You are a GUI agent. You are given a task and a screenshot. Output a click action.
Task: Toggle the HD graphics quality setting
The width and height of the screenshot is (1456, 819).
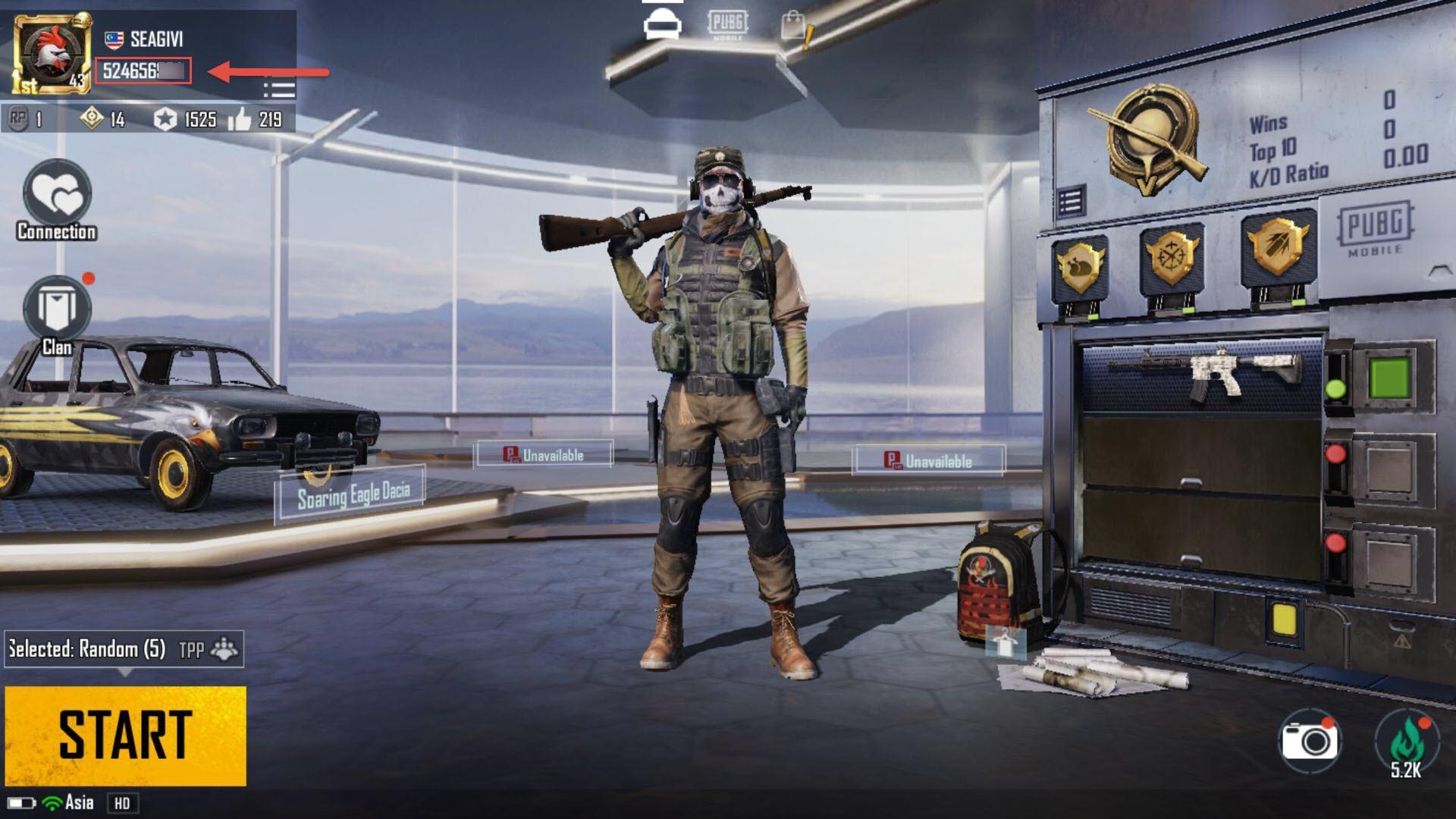pos(124,802)
